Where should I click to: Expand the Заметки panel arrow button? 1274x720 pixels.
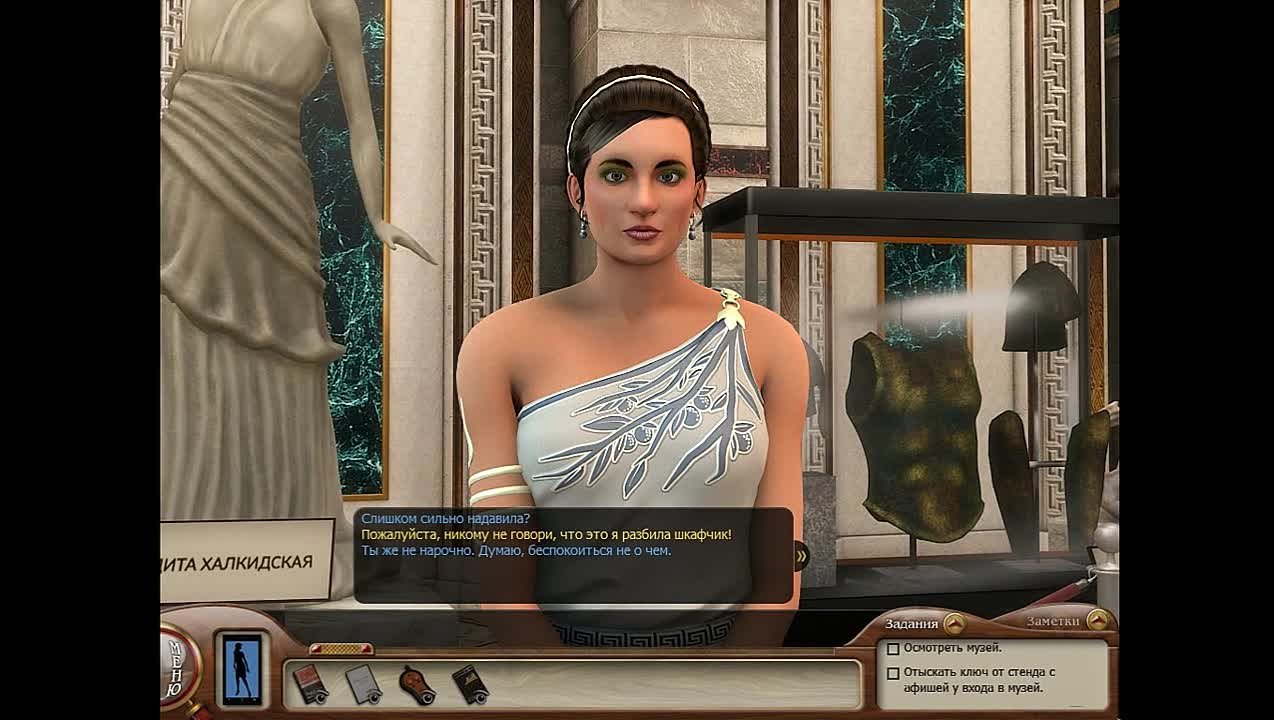pos(1097,620)
